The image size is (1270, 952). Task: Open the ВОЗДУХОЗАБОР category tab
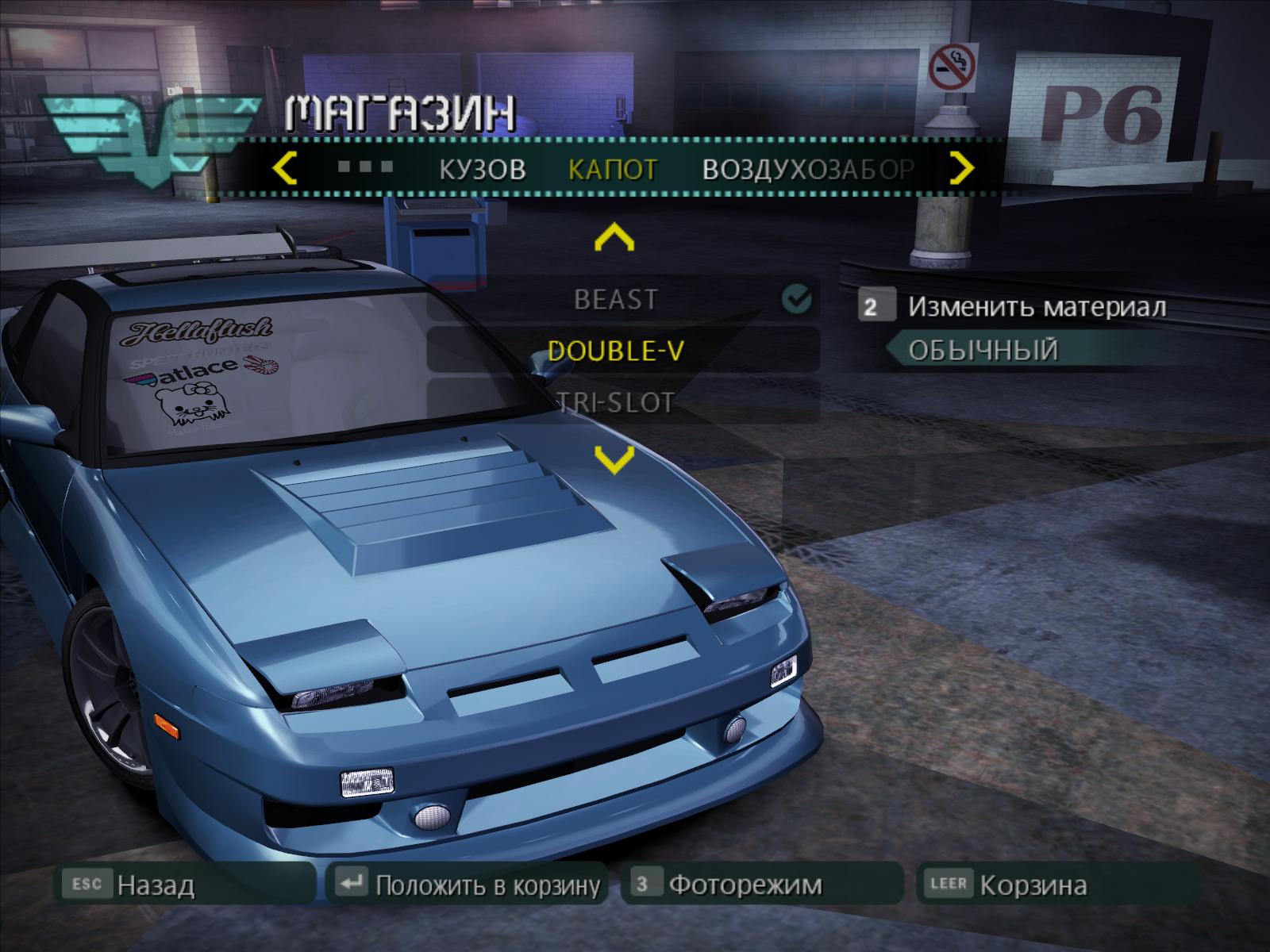tap(808, 169)
